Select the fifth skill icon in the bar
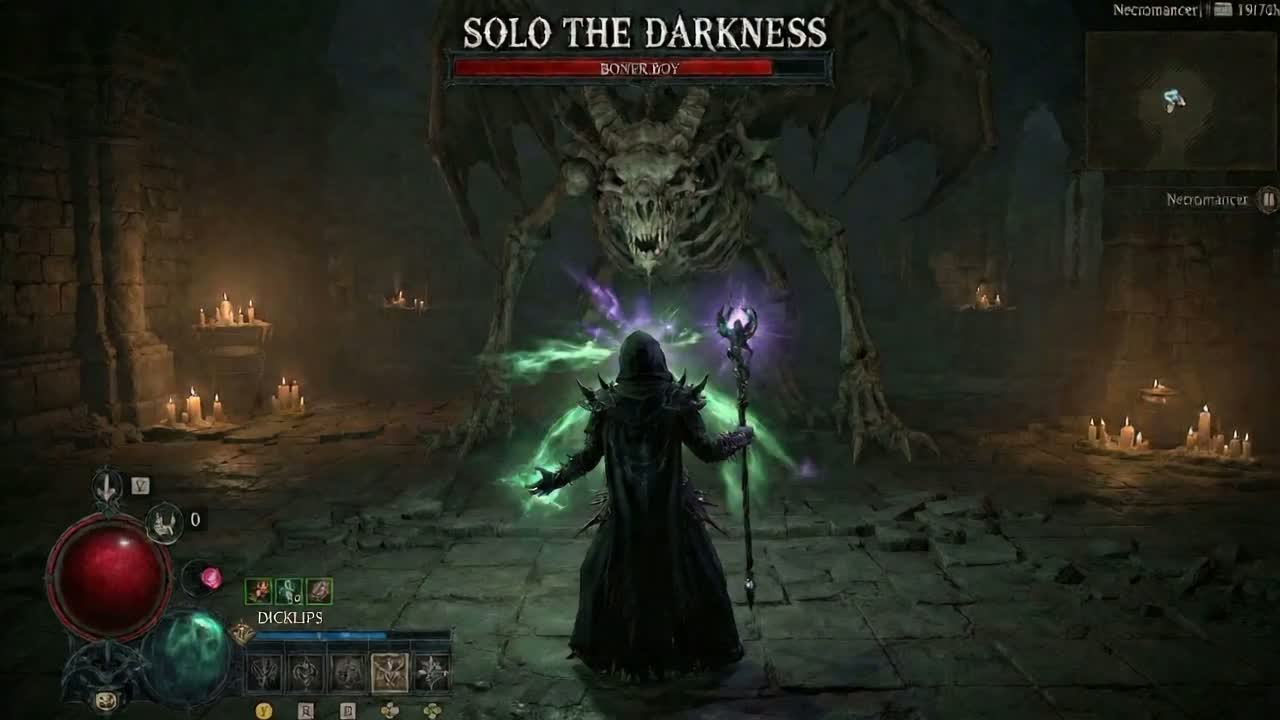 (432, 671)
